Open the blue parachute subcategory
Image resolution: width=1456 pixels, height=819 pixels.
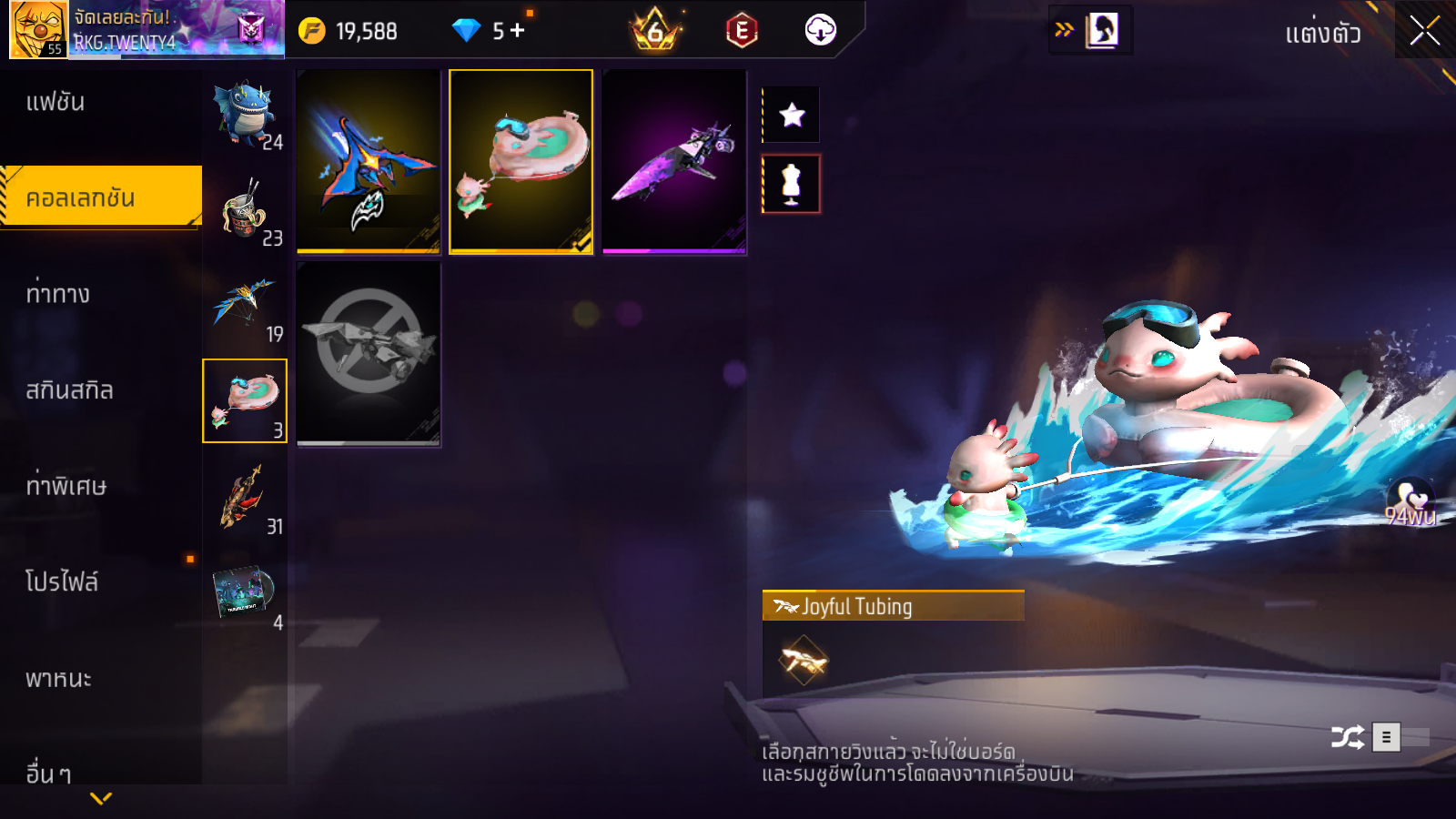(245, 306)
